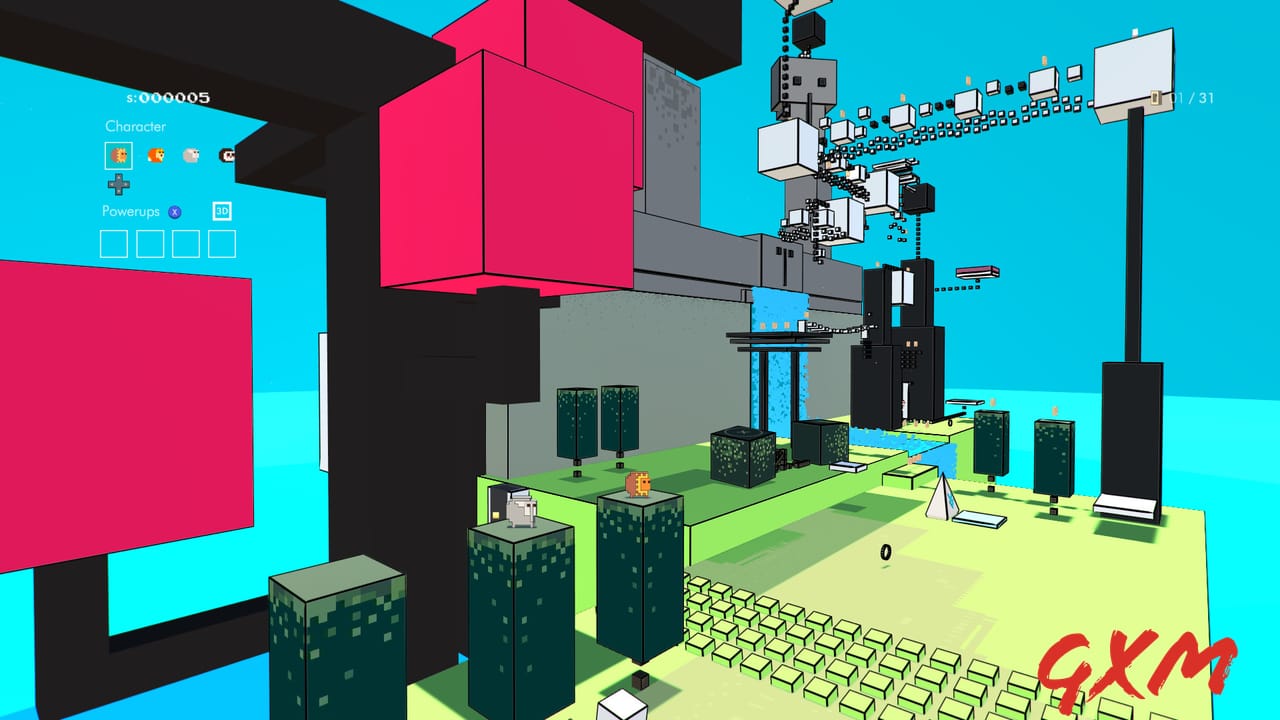
Task: Select the orange hamster character icon
Action: (x=156, y=156)
